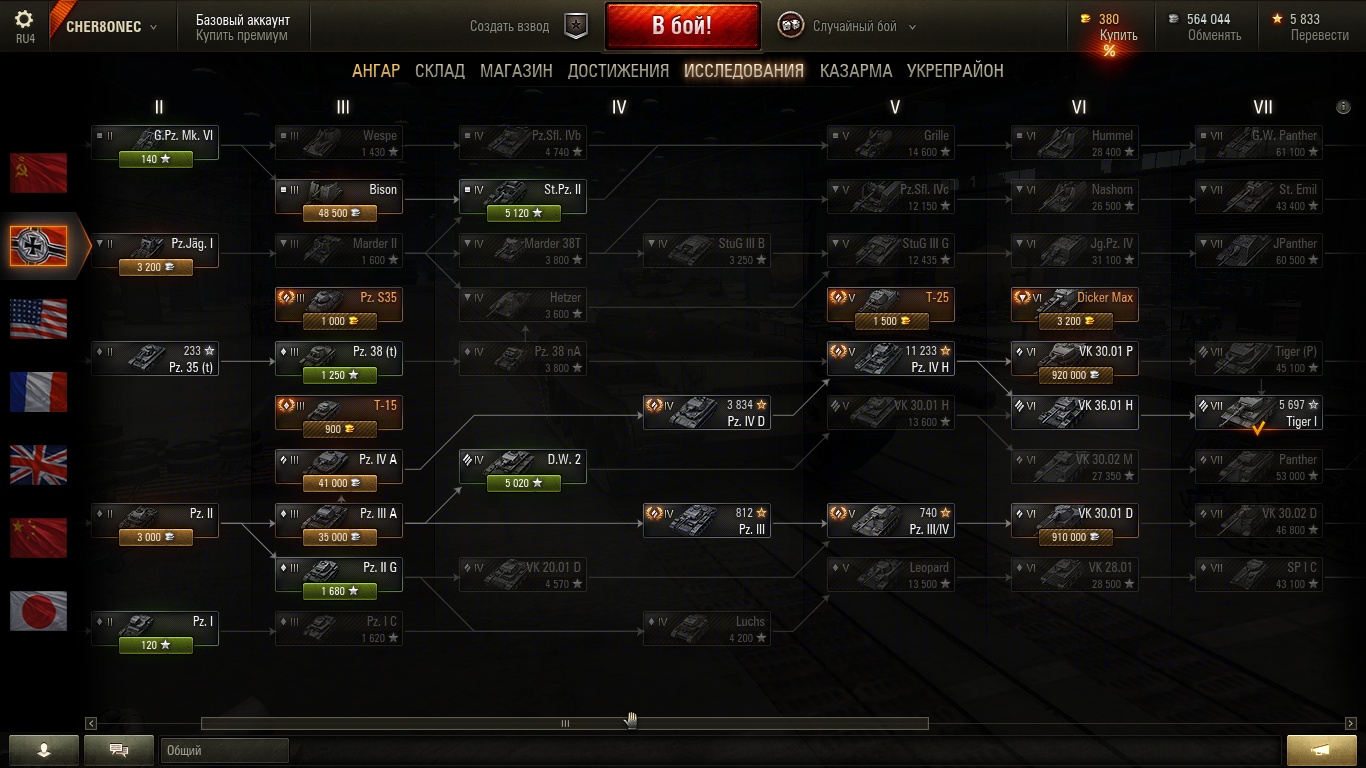Select the Dicker Max premium tank
The width and height of the screenshot is (1366, 768).
tap(1074, 305)
